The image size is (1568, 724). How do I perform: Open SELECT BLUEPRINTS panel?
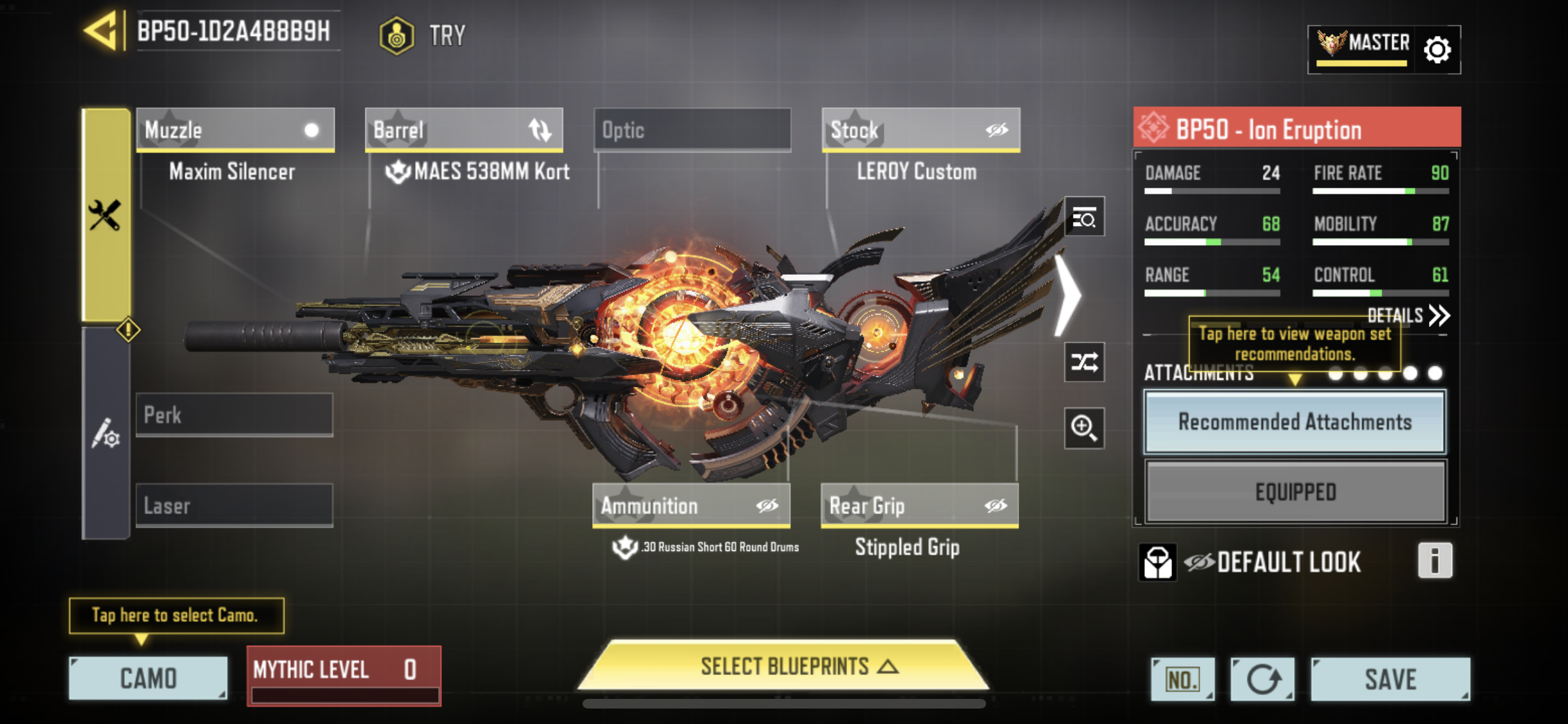(x=783, y=667)
